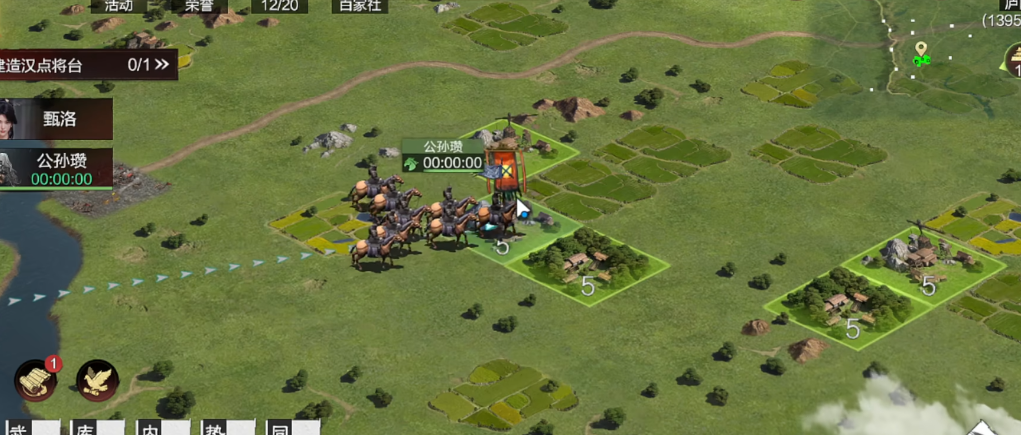
Task: Open the 荣誉 honor menu
Action: point(199,5)
